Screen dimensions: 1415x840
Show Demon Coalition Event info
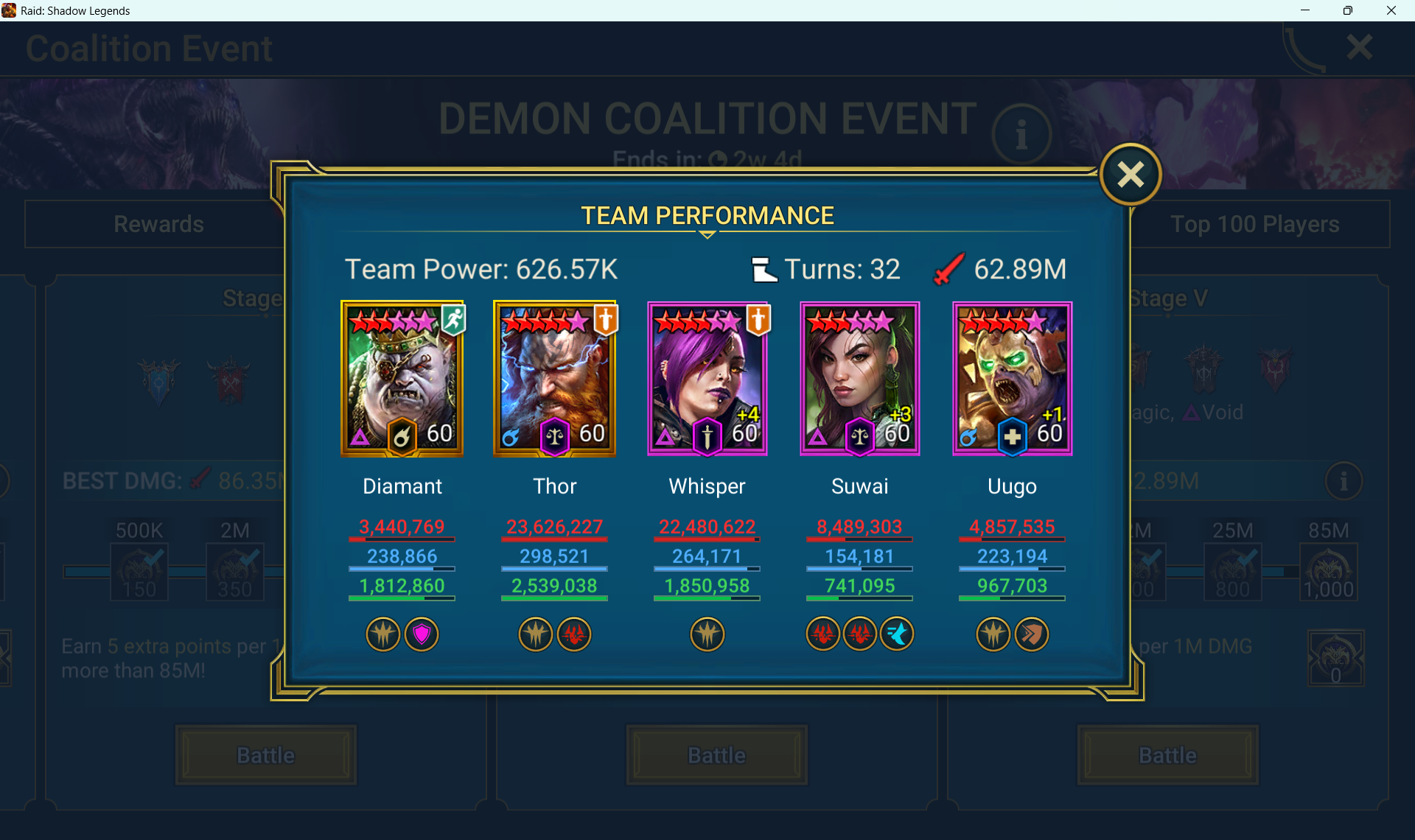[1021, 135]
